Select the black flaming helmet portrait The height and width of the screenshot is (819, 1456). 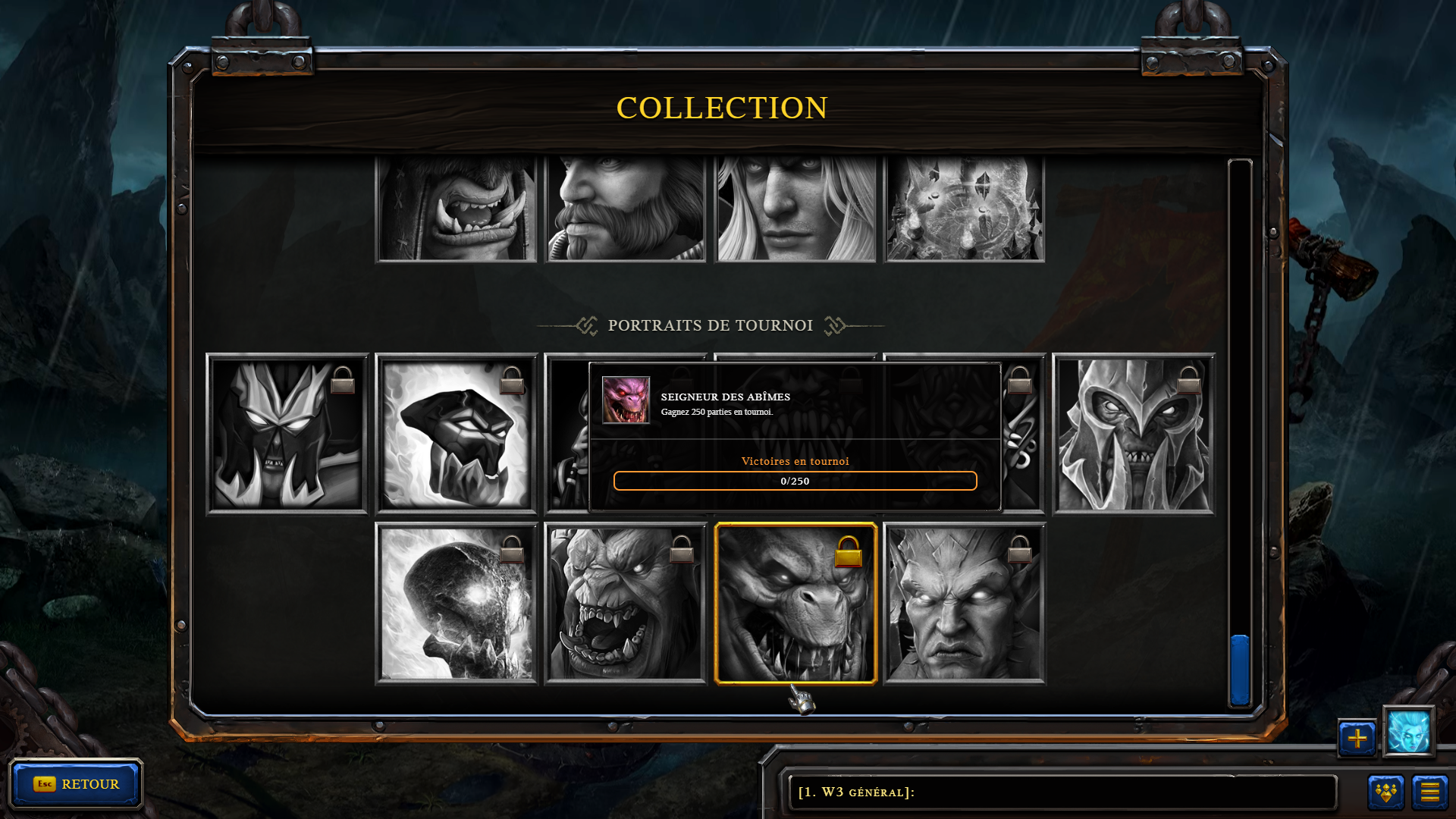tap(457, 434)
